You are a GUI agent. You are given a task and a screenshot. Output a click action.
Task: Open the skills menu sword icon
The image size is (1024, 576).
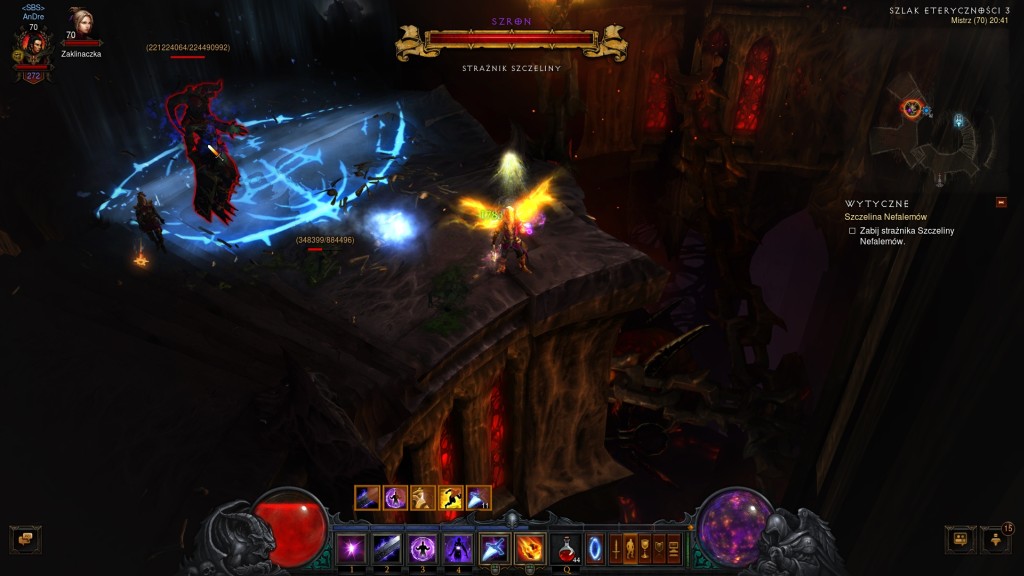coord(616,549)
